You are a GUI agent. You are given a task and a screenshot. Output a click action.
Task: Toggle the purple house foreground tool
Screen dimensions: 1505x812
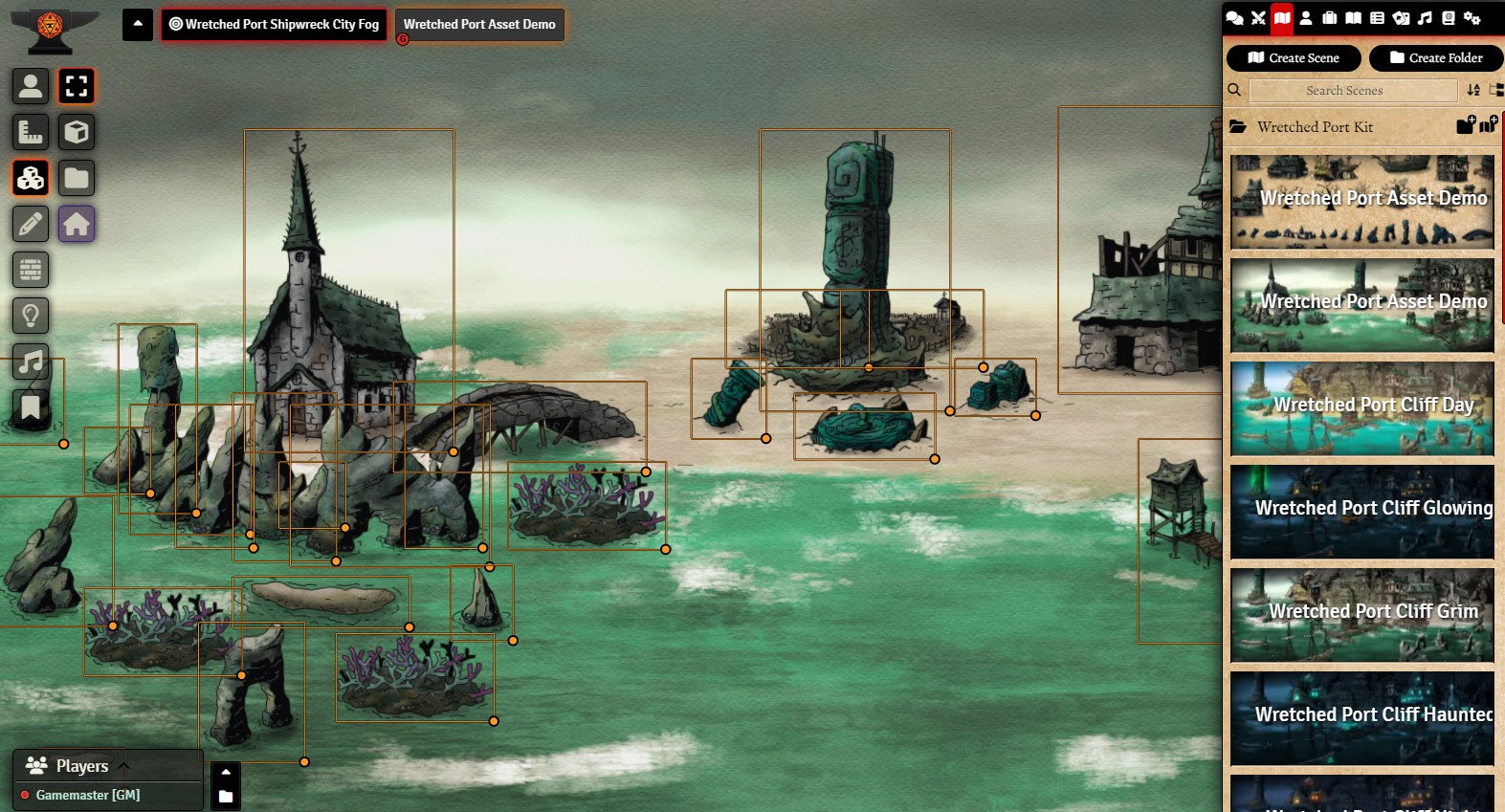[77, 224]
